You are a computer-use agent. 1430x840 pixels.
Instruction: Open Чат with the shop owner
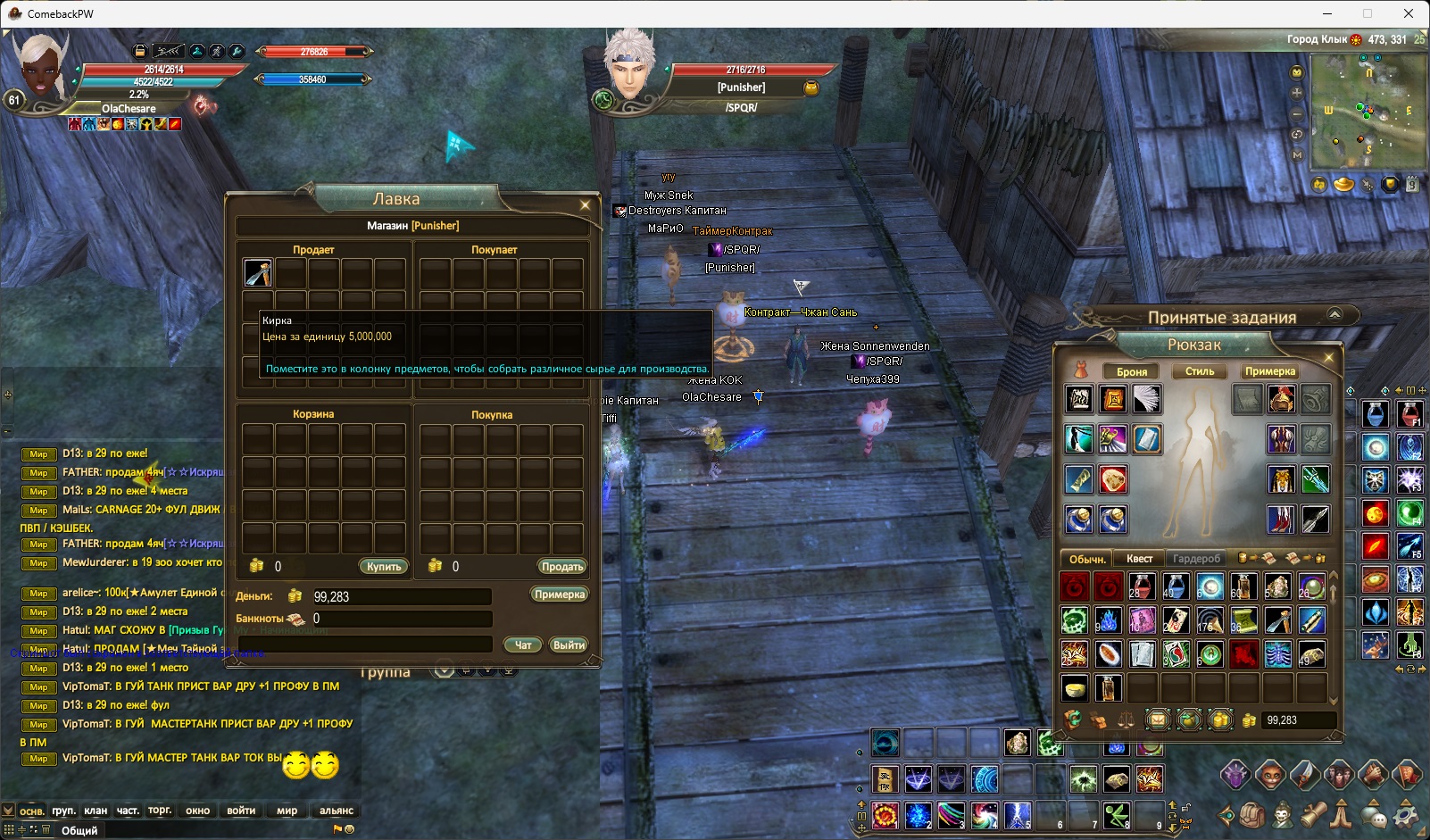click(522, 645)
